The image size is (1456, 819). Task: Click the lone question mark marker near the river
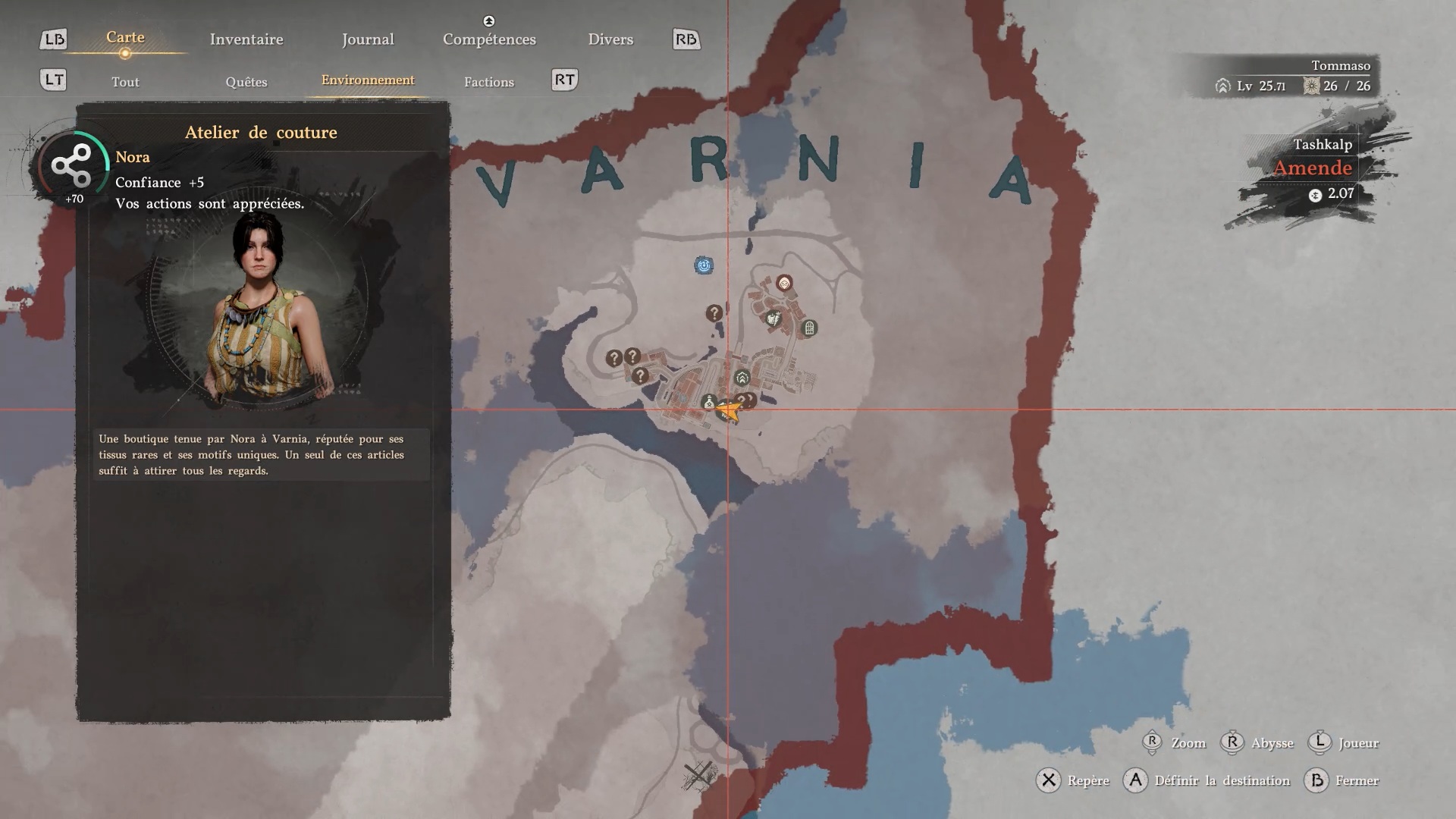coord(714,313)
